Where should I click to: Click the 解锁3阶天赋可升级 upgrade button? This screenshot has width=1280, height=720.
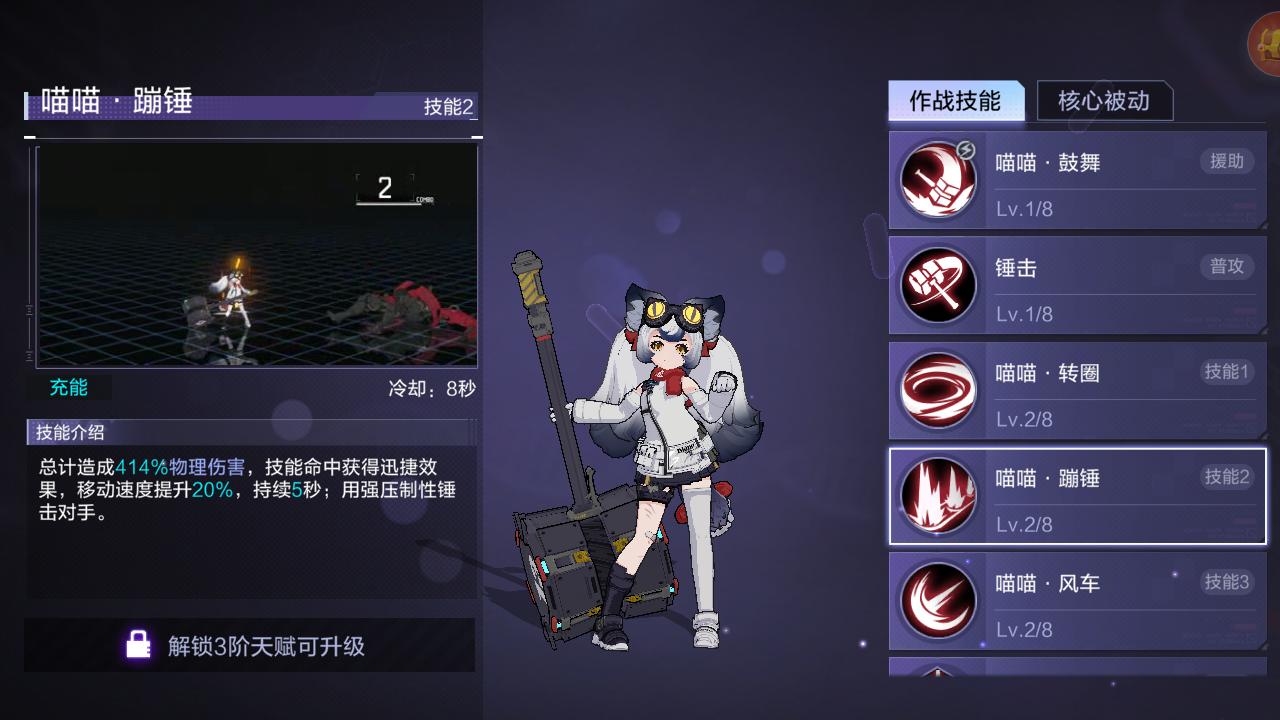point(250,644)
